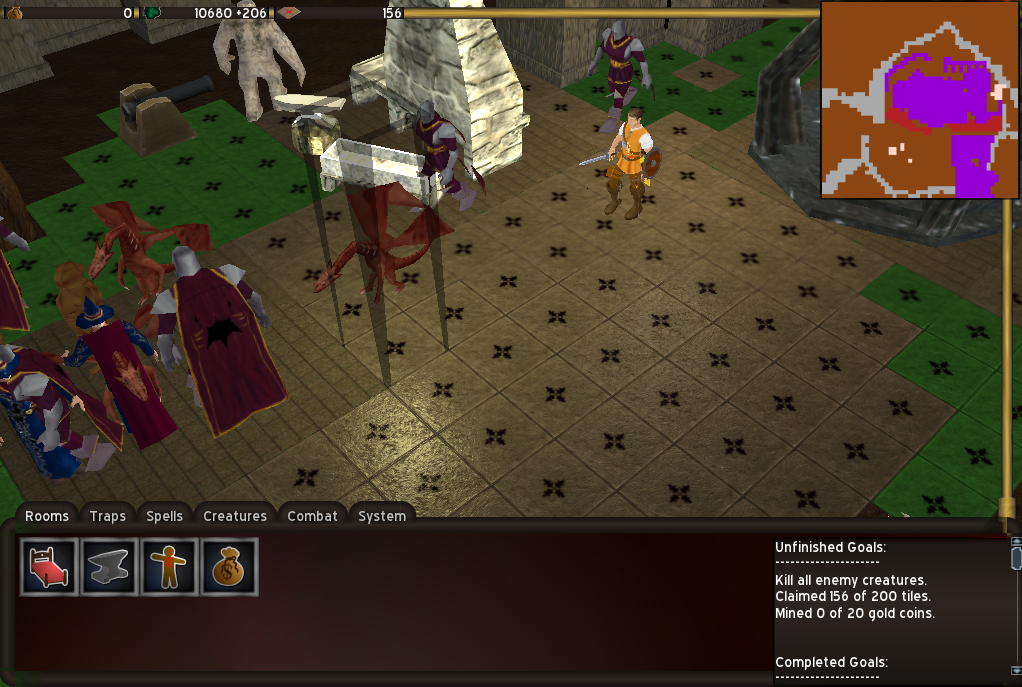Click the dungeon minimap
The image size is (1022, 687).
(x=919, y=99)
